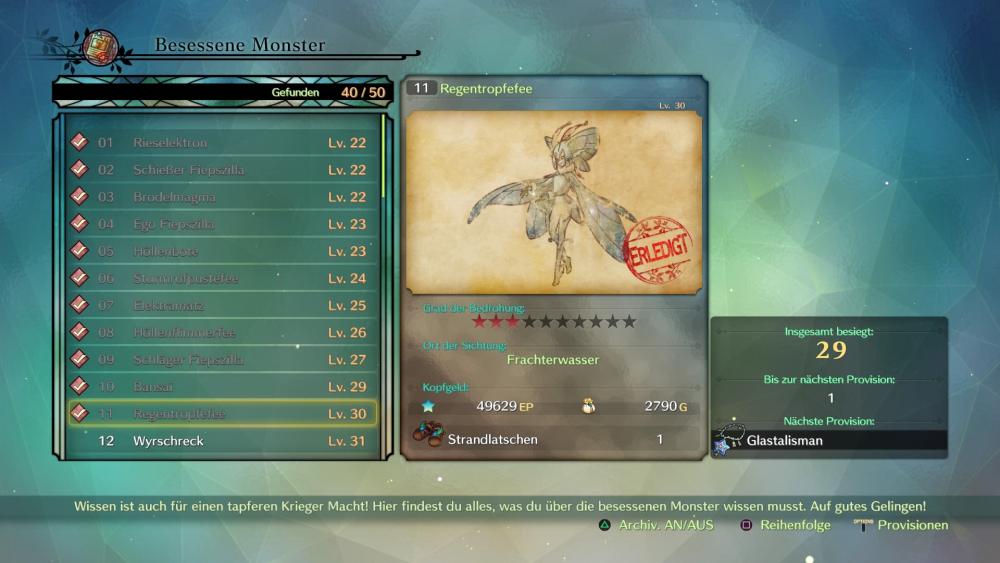Select the Bansai monster row
The image size is (1000, 563).
click(220, 386)
